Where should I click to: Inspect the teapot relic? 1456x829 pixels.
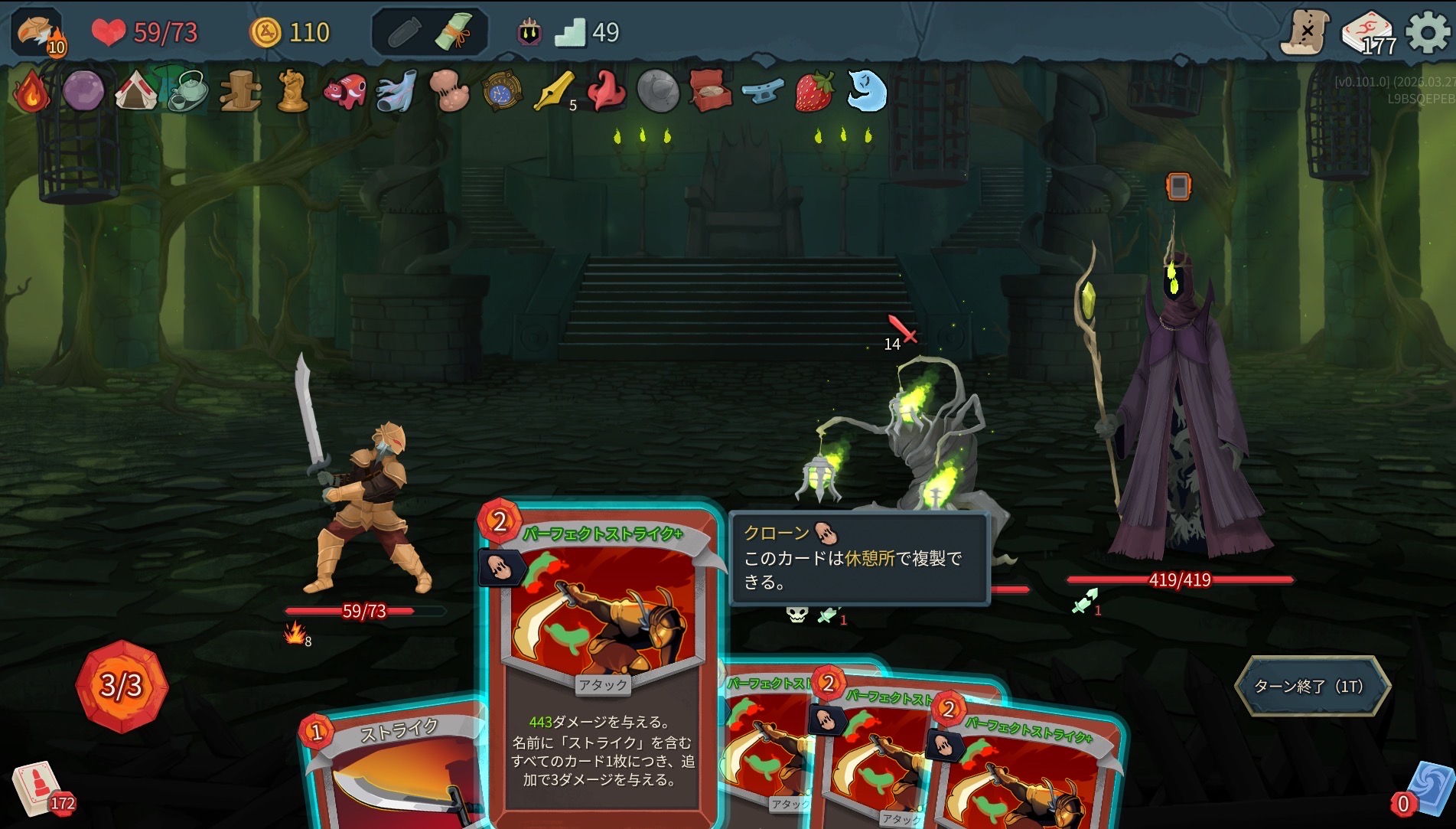(x=187, y=91)
